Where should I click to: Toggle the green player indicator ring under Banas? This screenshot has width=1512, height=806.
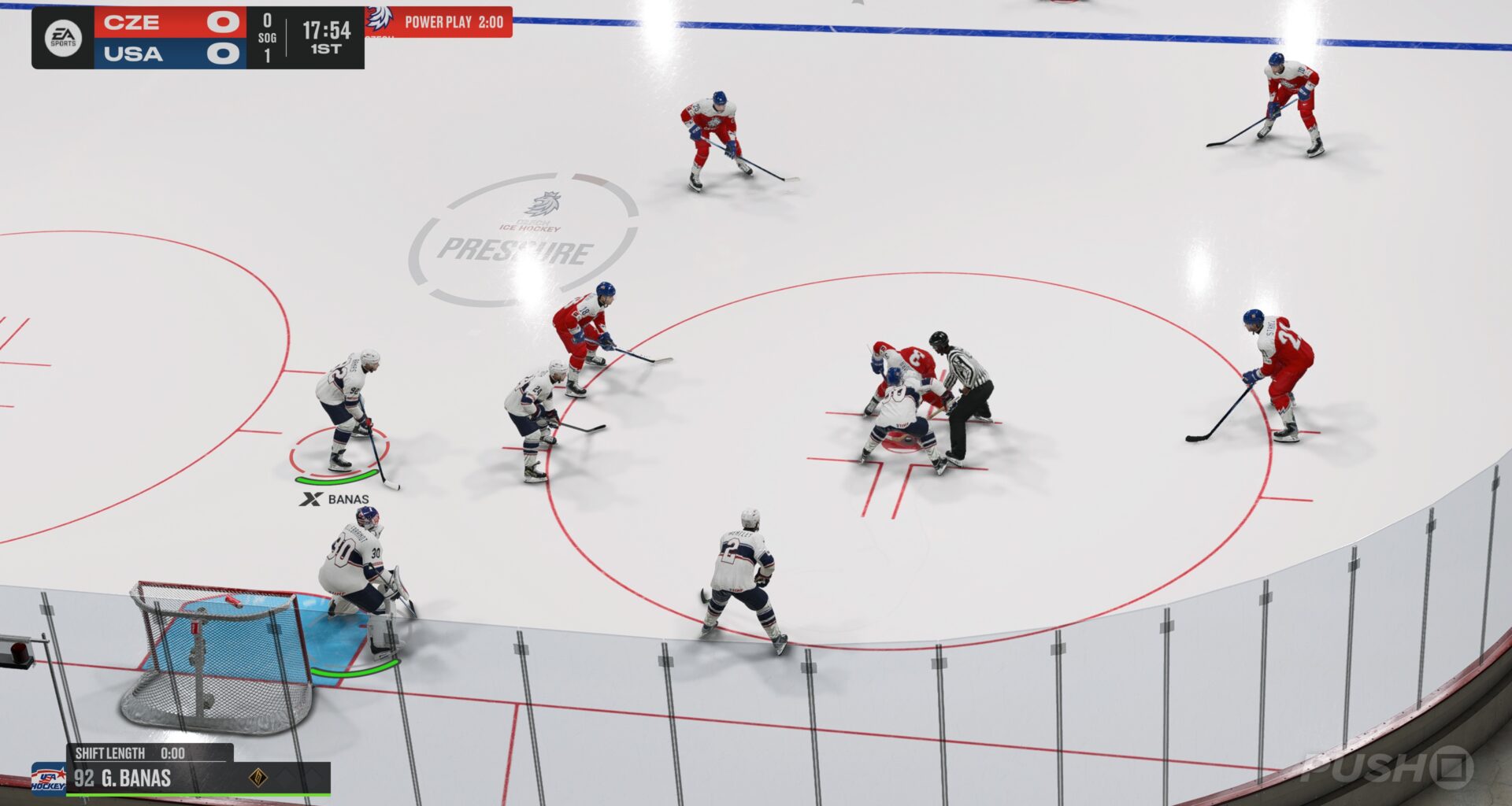pos(337,482)
